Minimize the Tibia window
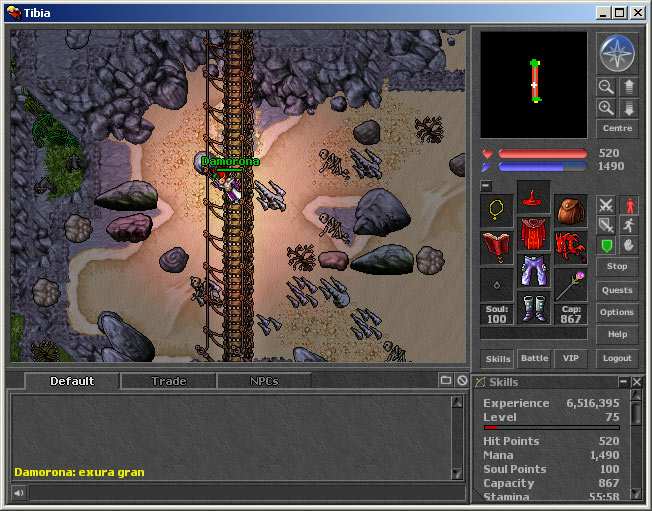The height and width of the screenshot is (511, 652). [603, 13]
